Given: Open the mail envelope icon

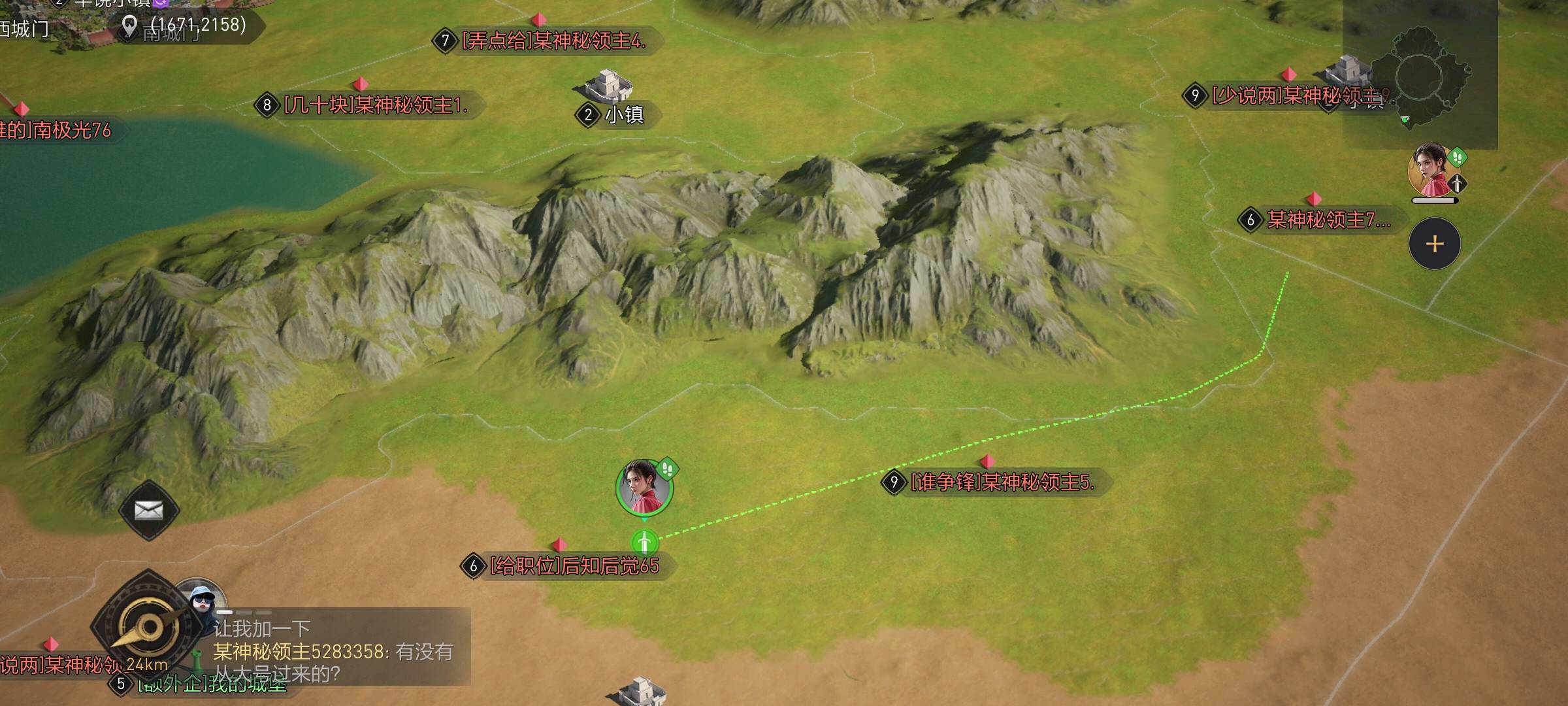Looking at the screenshot, I should [149, 511].
